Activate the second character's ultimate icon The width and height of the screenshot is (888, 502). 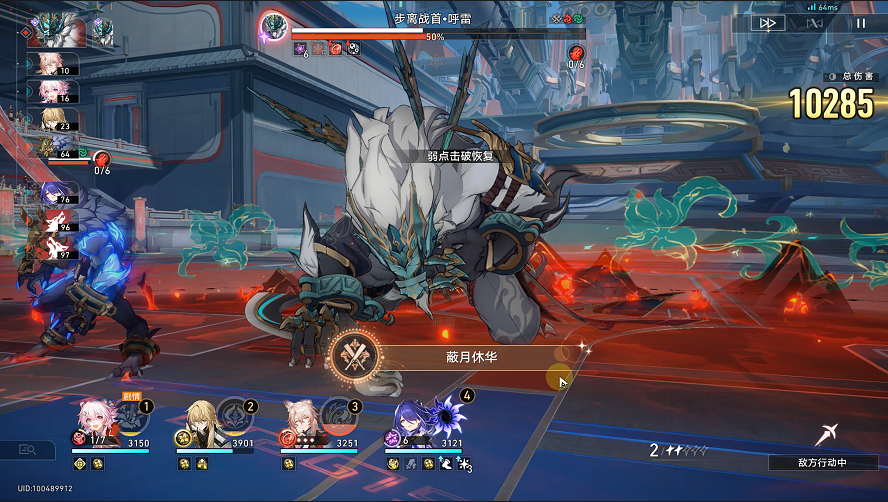pyautogui.click(x=237, y=415)
